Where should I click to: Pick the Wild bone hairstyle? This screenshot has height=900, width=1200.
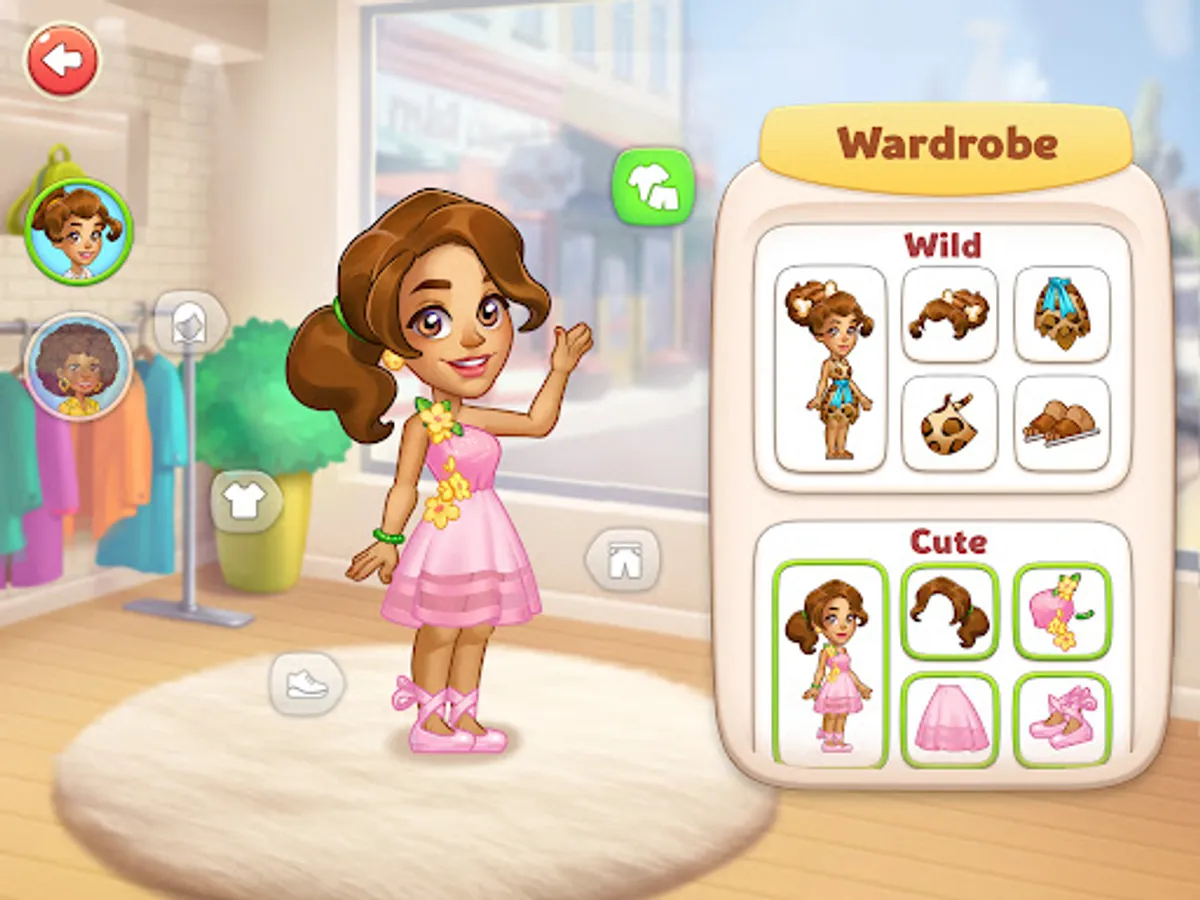pyautogui.click(x=950, y=313)
